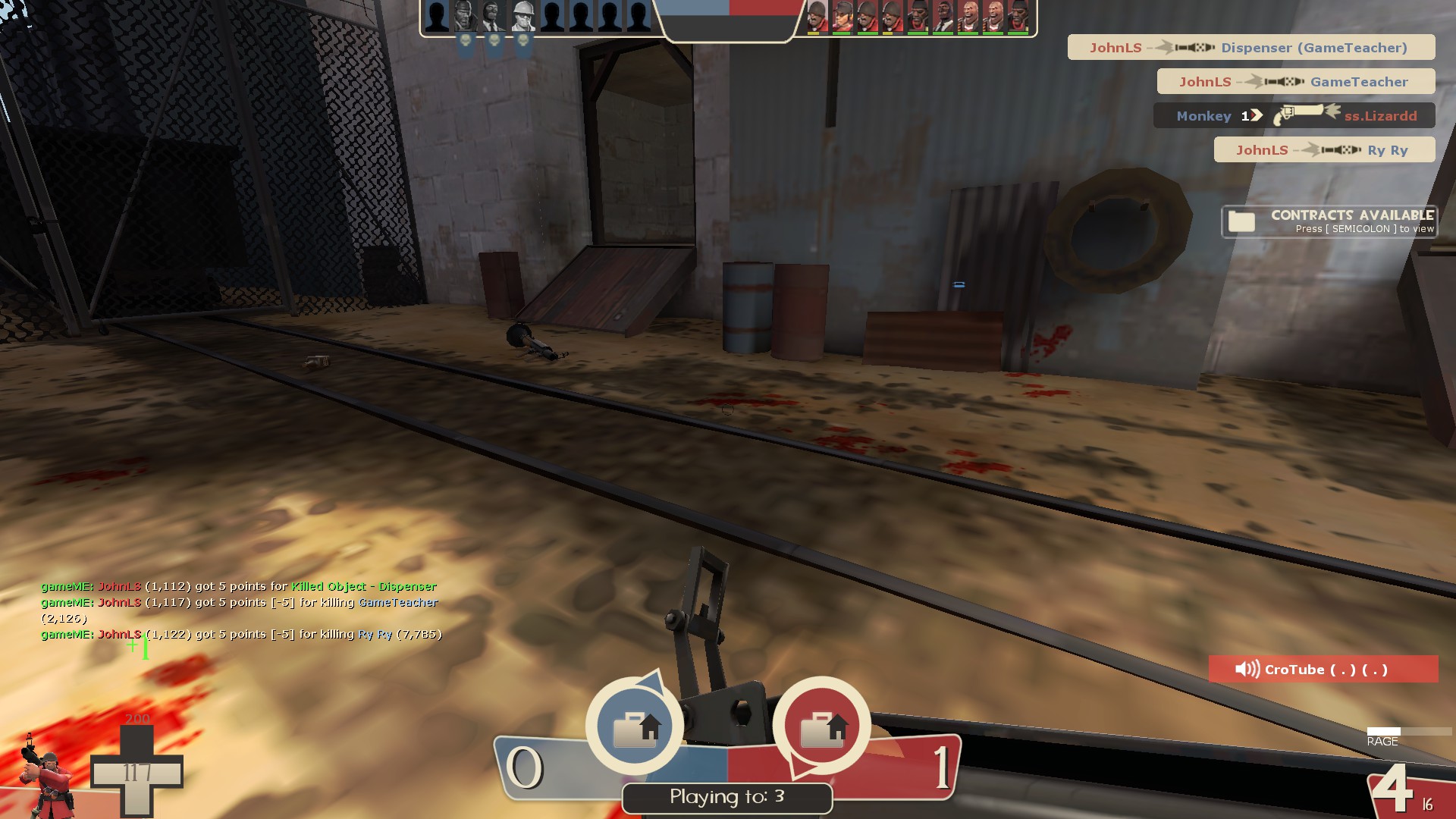Select the JohnLS killed GameTeacher feed entry
This screenshot has width=1456, height=819.
click(1295, 82)
